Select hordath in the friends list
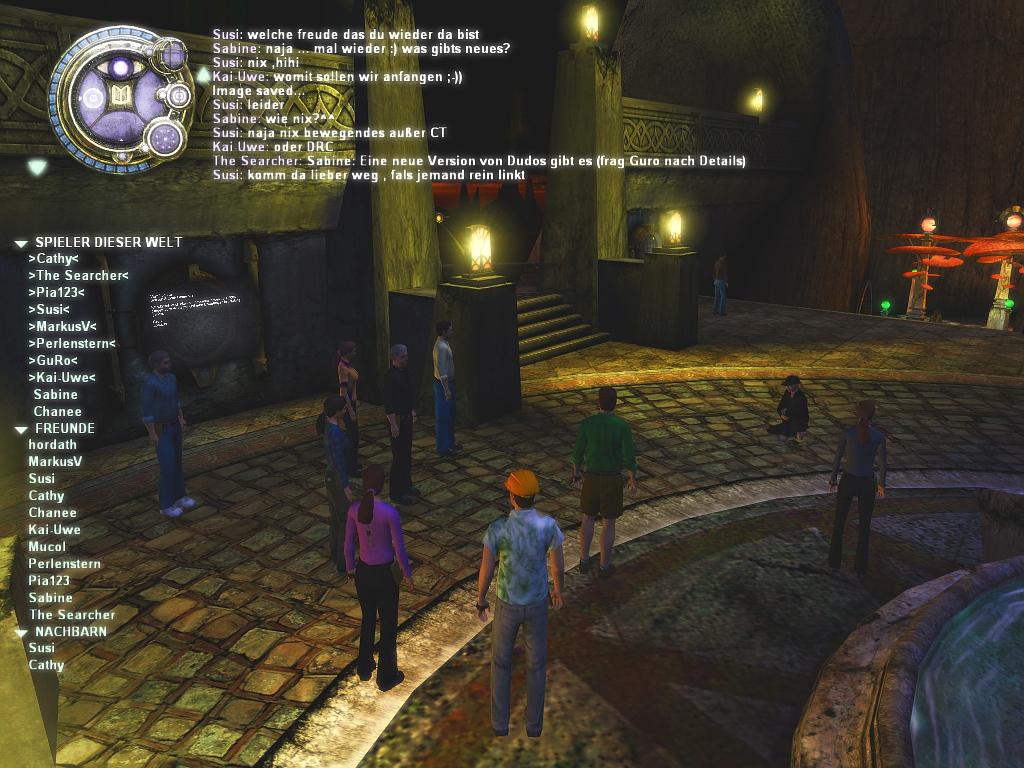The height and width of the screenshot is (768, 1024). 52,445
